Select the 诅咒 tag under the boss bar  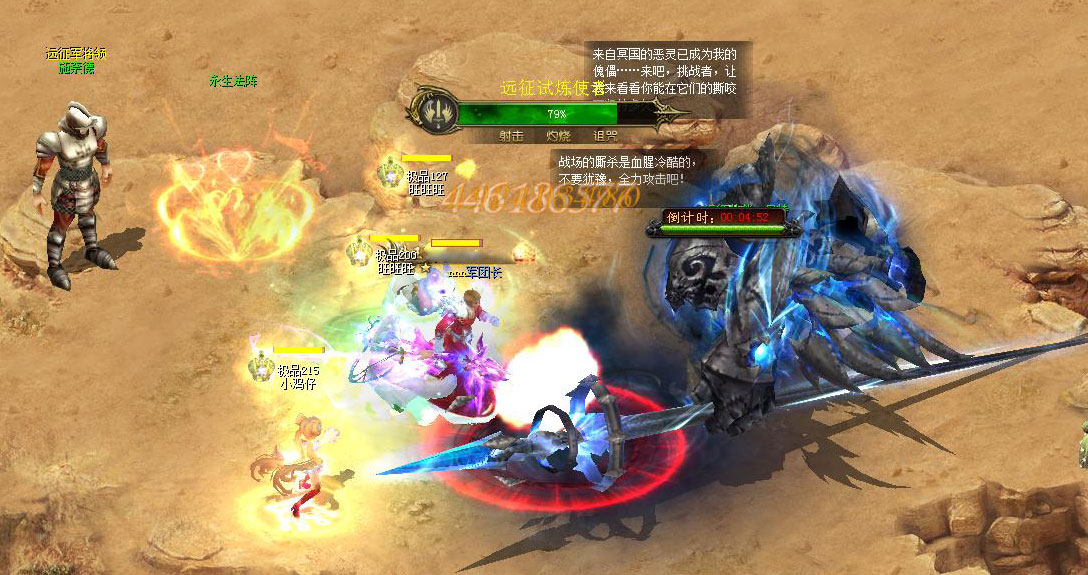[x=604, y=136]
